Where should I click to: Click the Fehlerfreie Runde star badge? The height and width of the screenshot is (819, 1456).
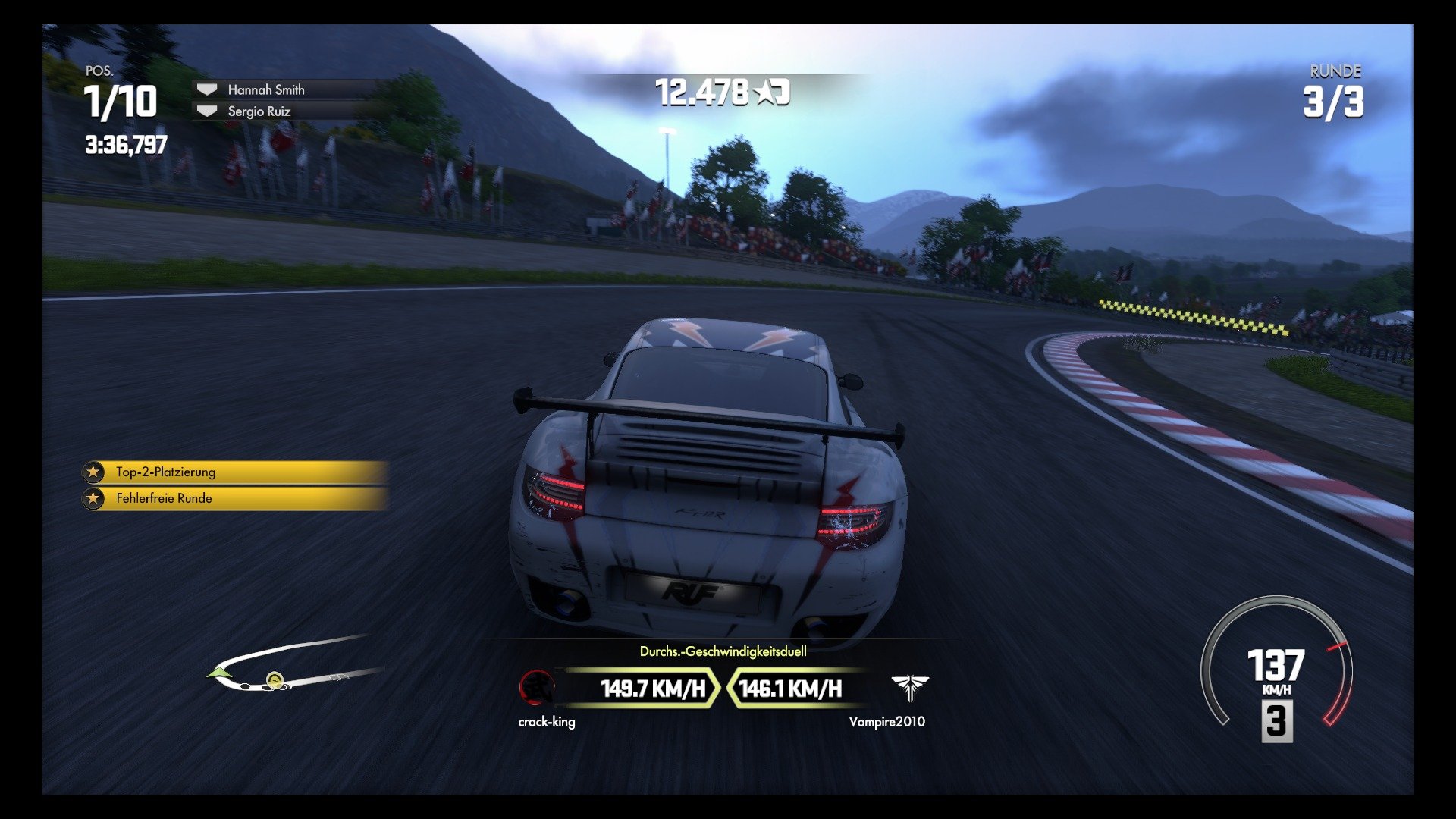[x=93, y=498]
